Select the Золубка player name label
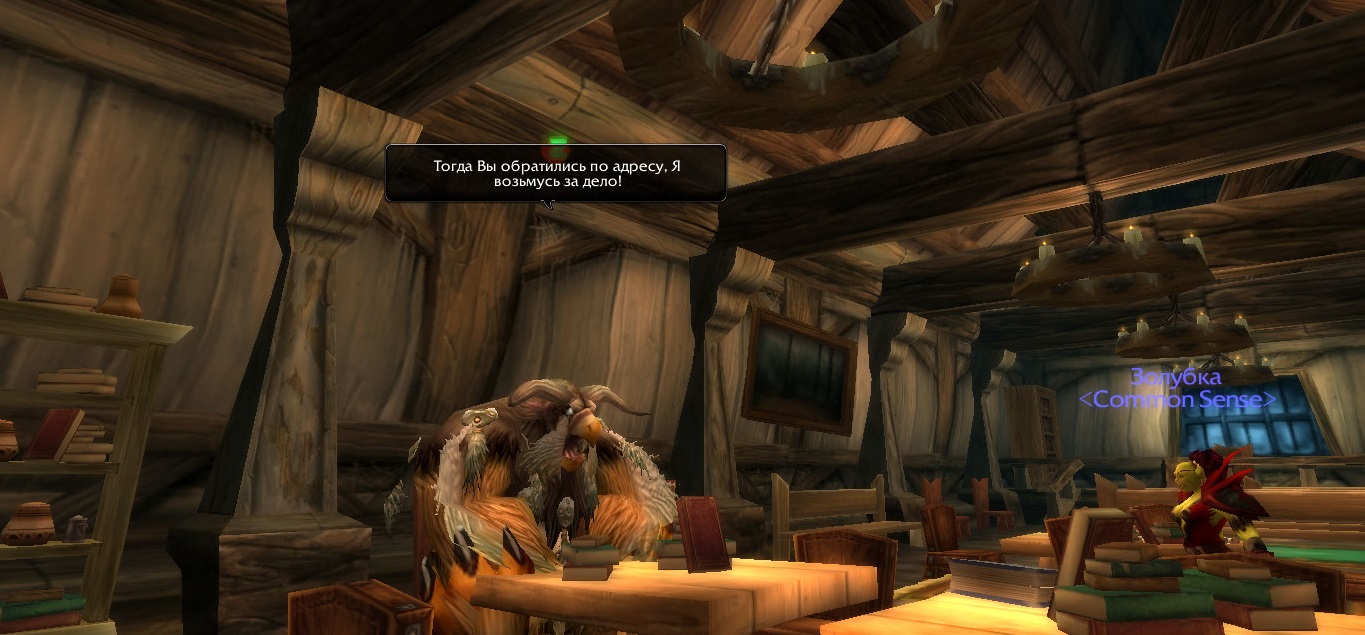 [x=1176, y=378]
